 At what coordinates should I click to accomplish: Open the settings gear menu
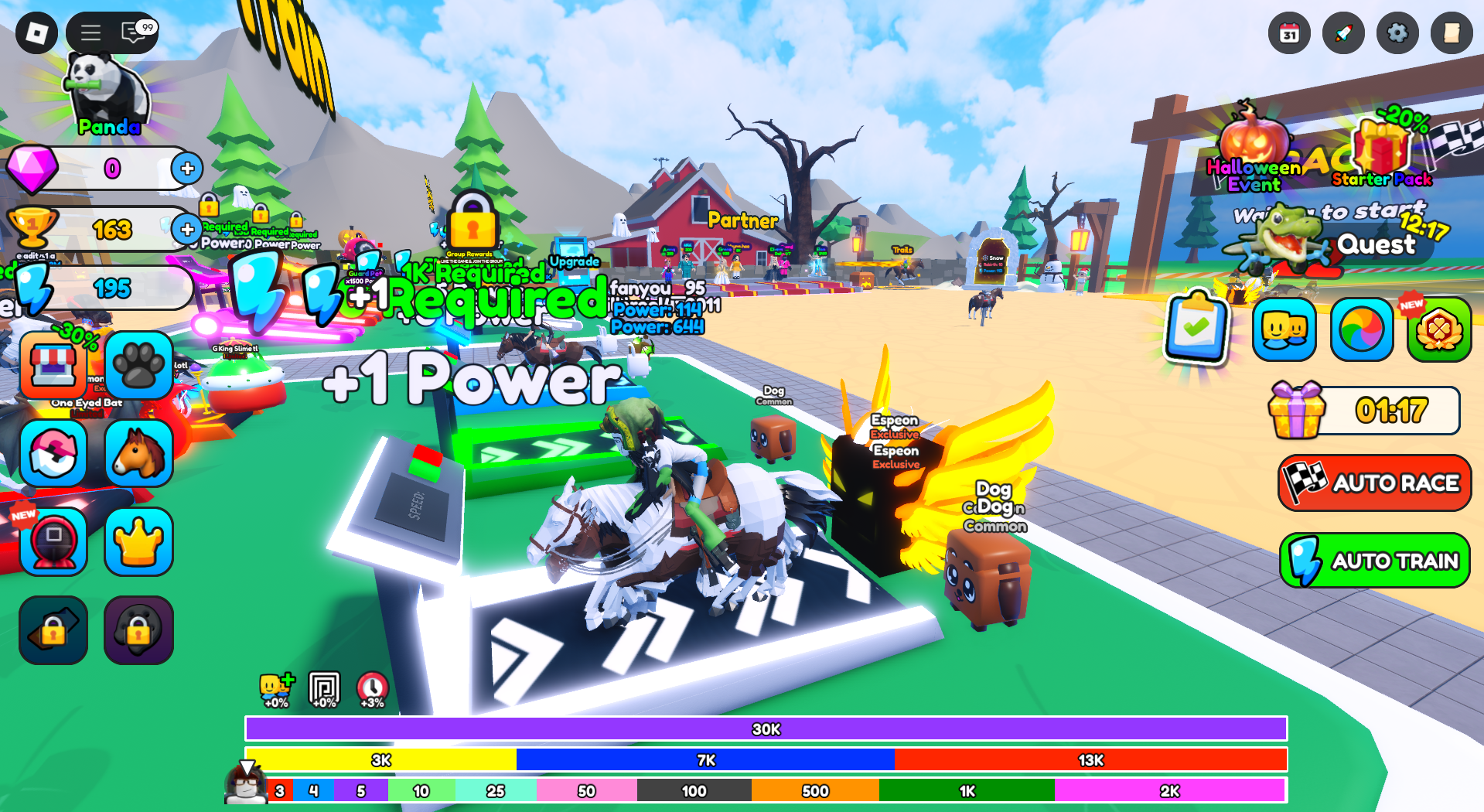pyautogui.click(x=1397, y=33)
